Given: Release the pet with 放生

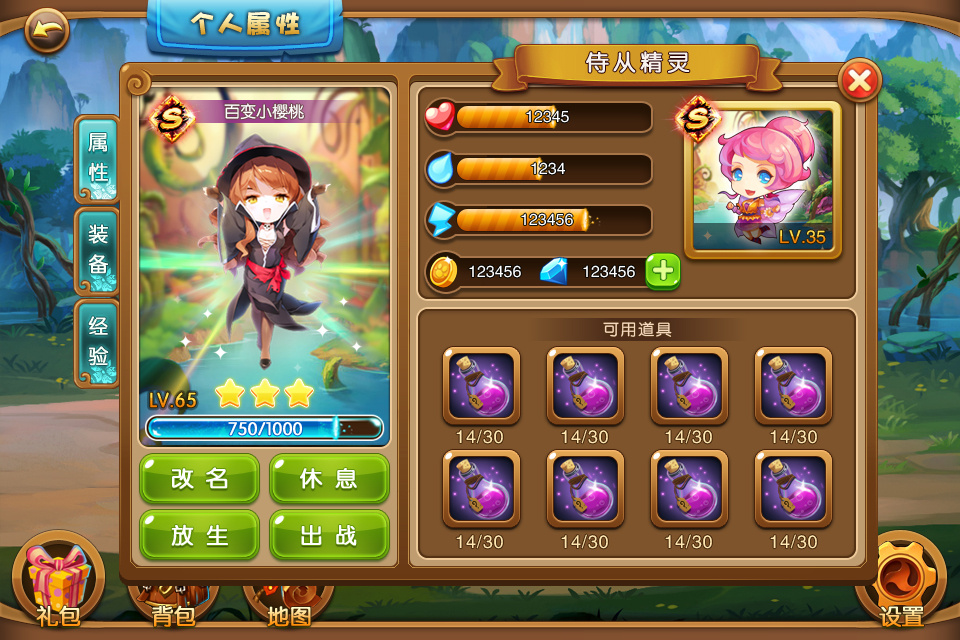Looking at the screenshot, I should (200, 535).
